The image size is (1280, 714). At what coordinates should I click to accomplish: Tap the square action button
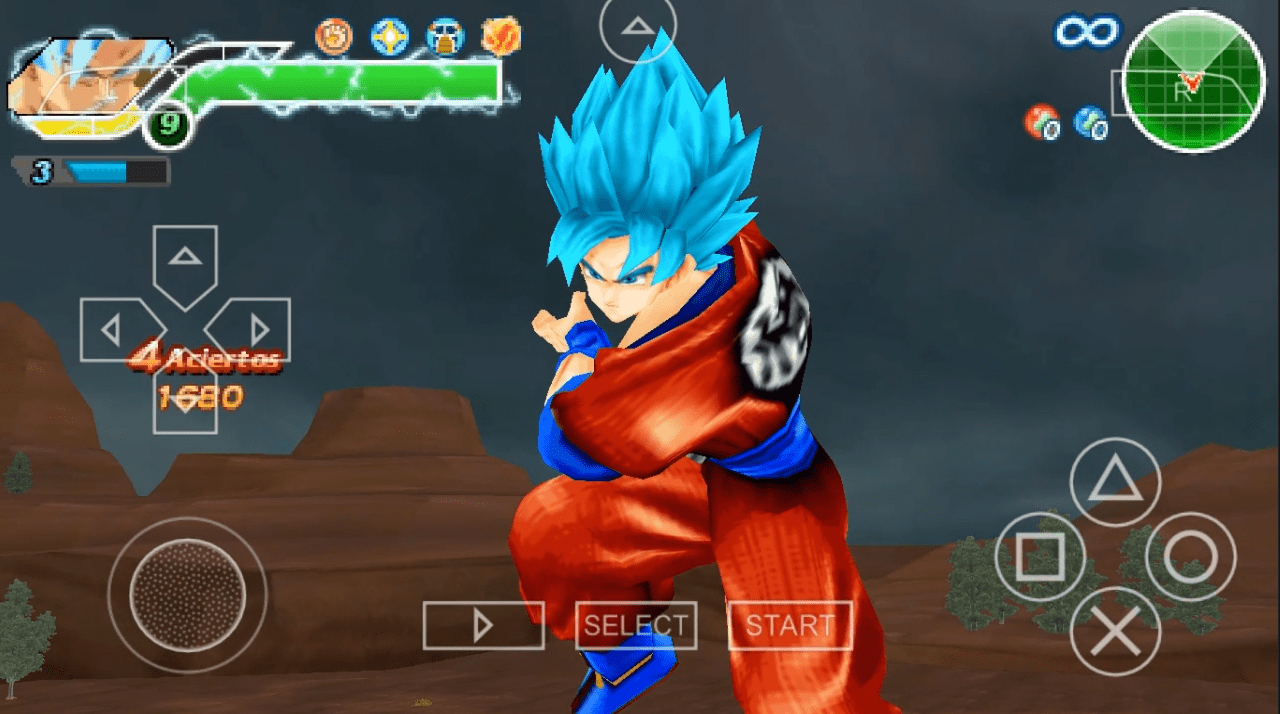click(x=1040, y=557)
